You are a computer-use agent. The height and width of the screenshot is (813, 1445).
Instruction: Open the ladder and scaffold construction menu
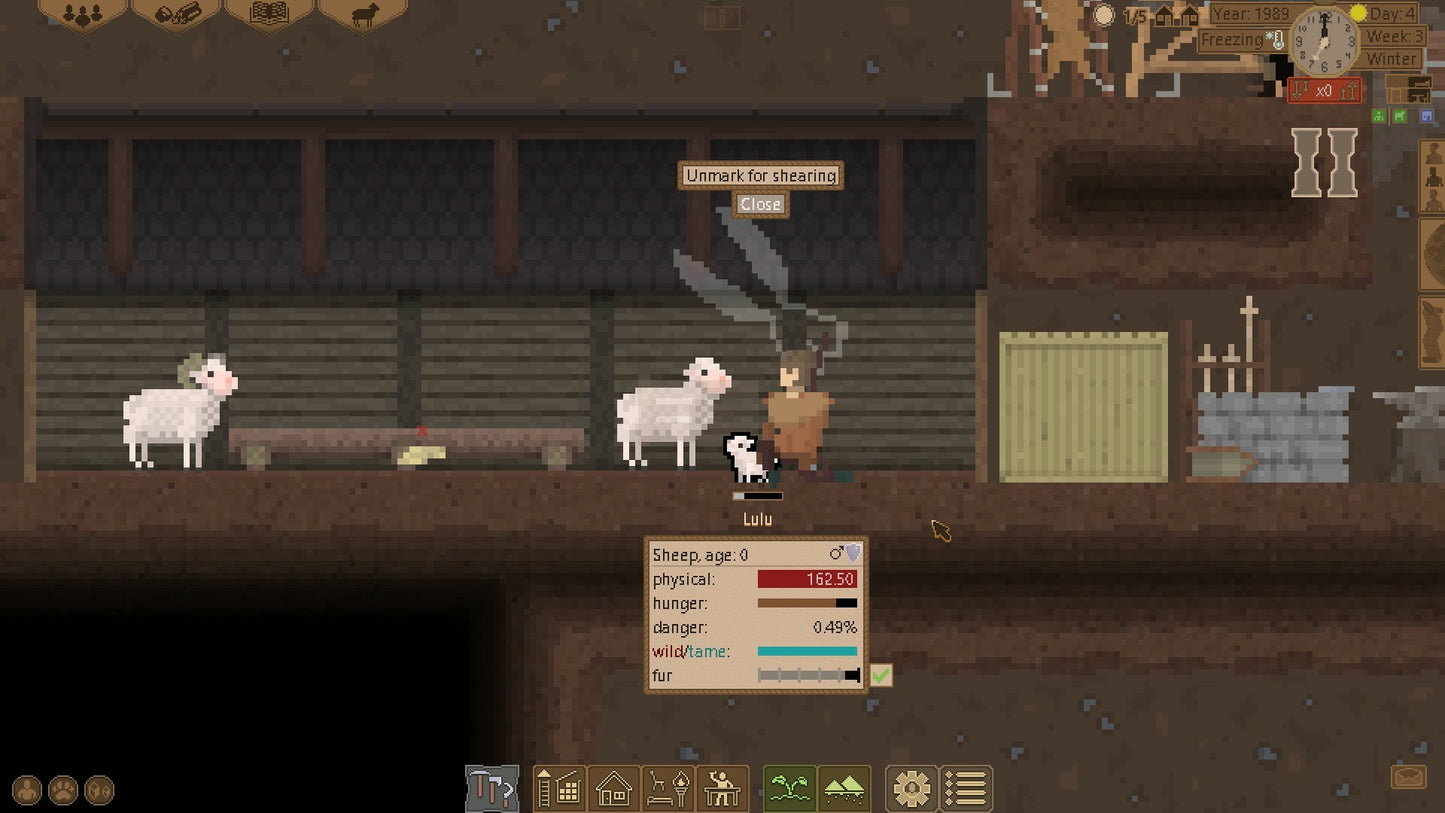[559, 790]
